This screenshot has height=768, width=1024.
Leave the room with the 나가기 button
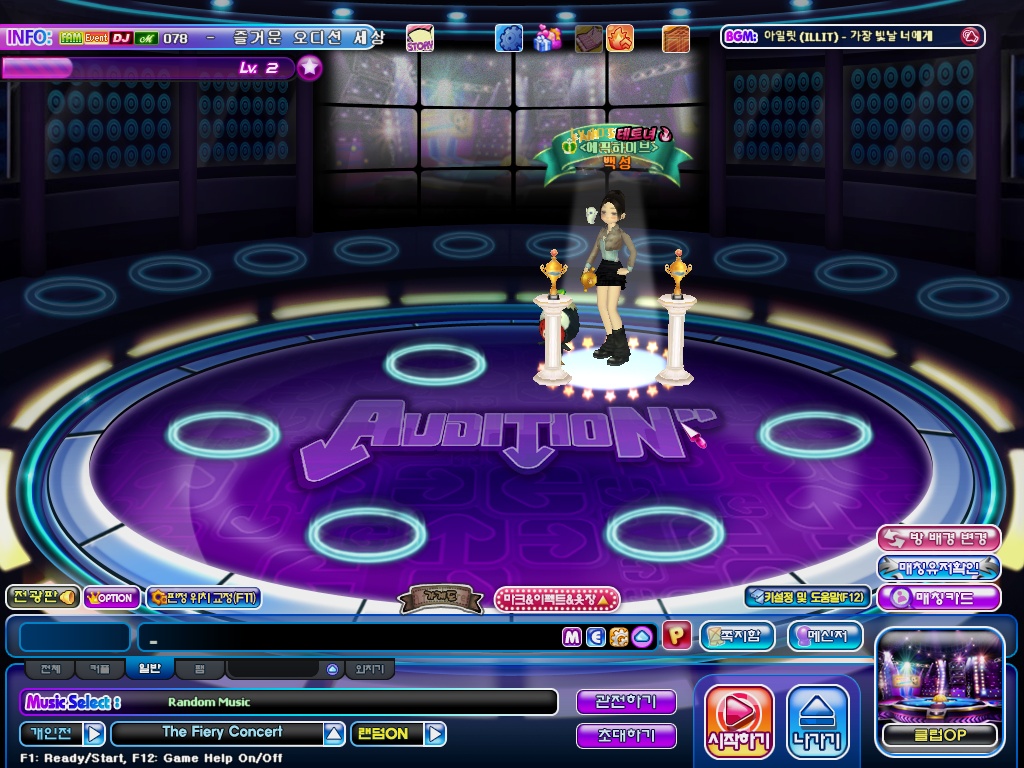[817, 721]
